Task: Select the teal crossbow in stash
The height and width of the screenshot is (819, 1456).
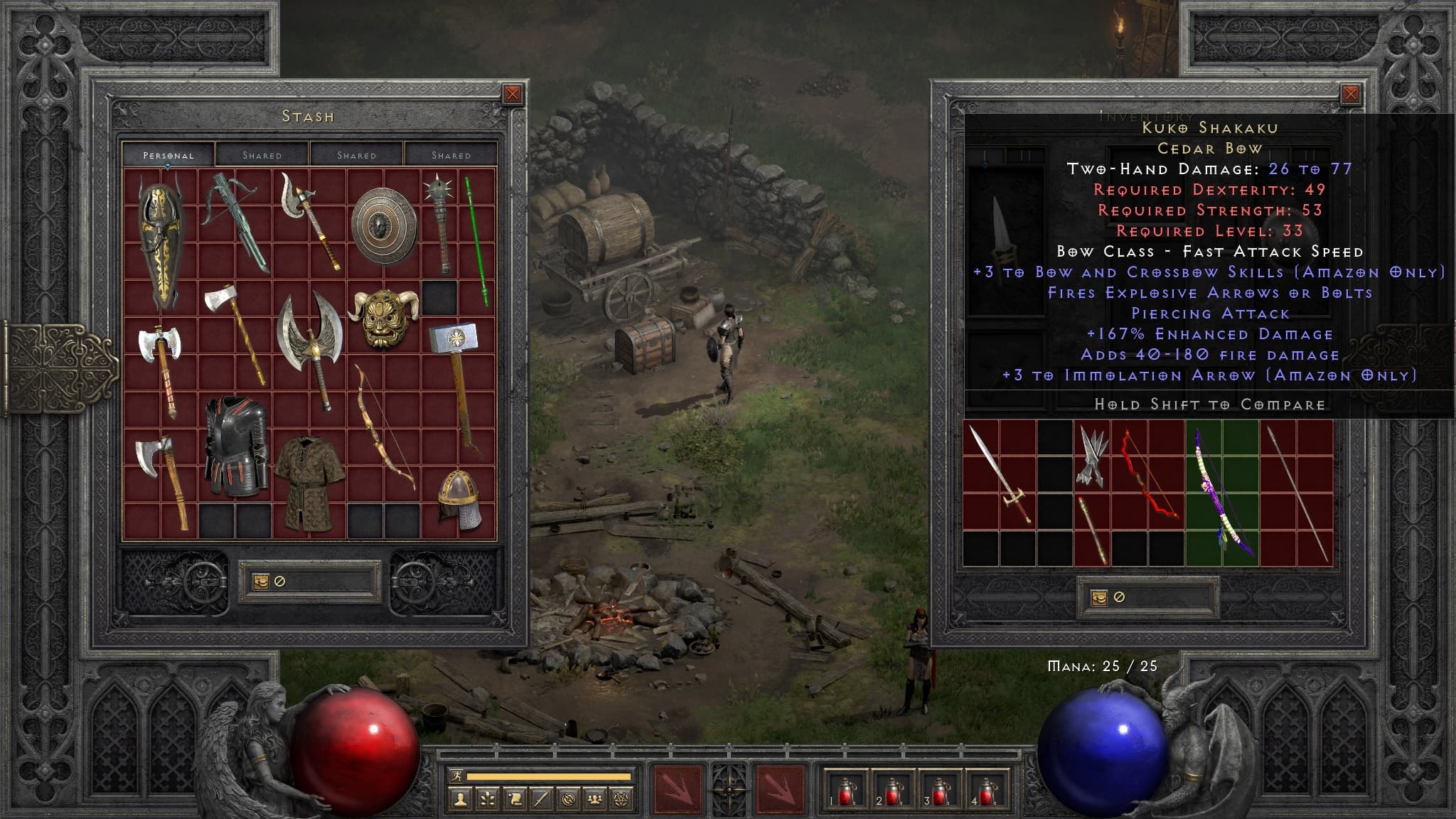Action: (235, 220)
